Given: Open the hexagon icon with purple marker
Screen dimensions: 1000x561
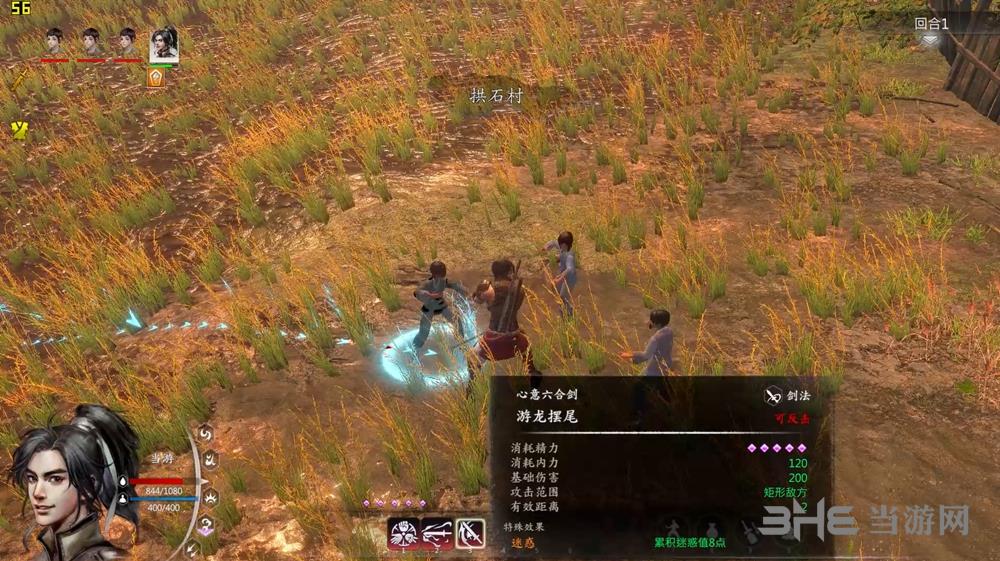Looking at the screenshot, I should [x=207, y=524].
